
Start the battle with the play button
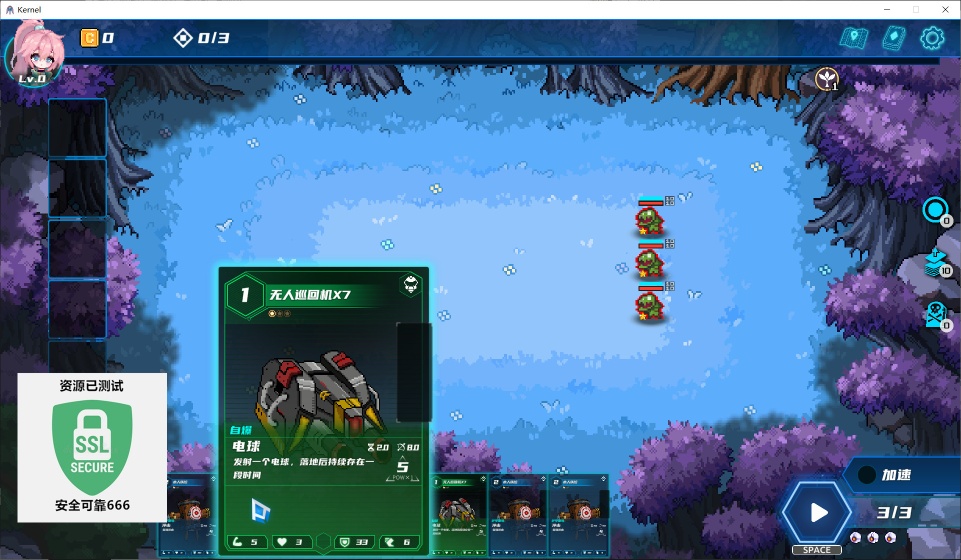(819, 513)
